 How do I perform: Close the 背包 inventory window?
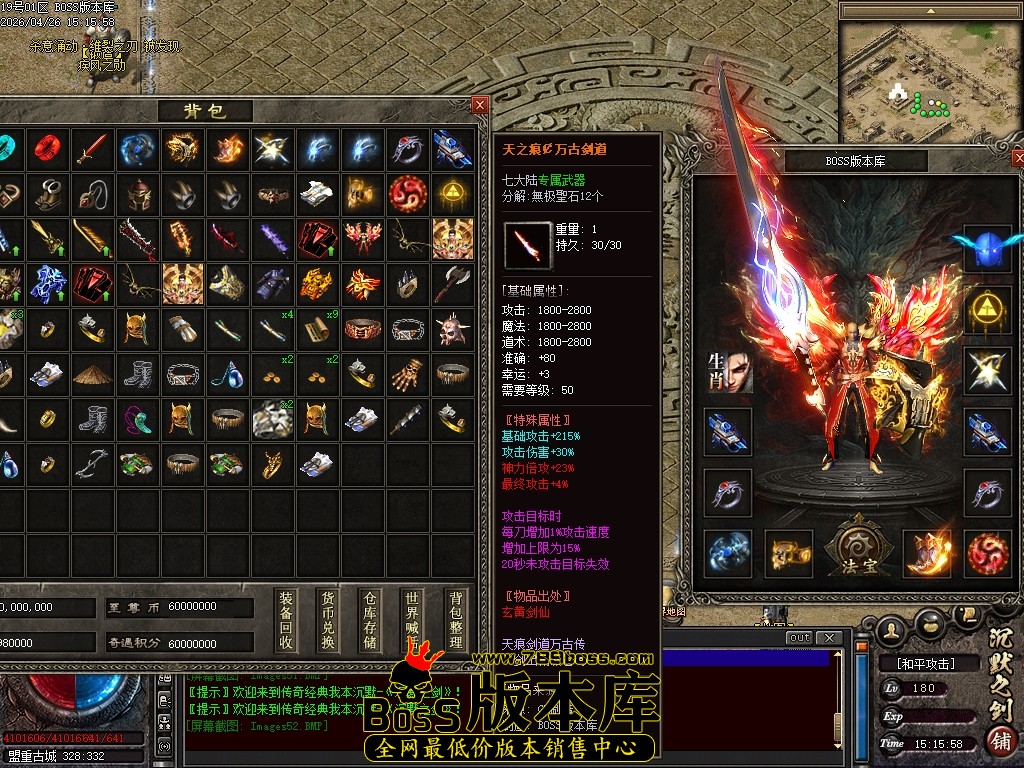480,105
